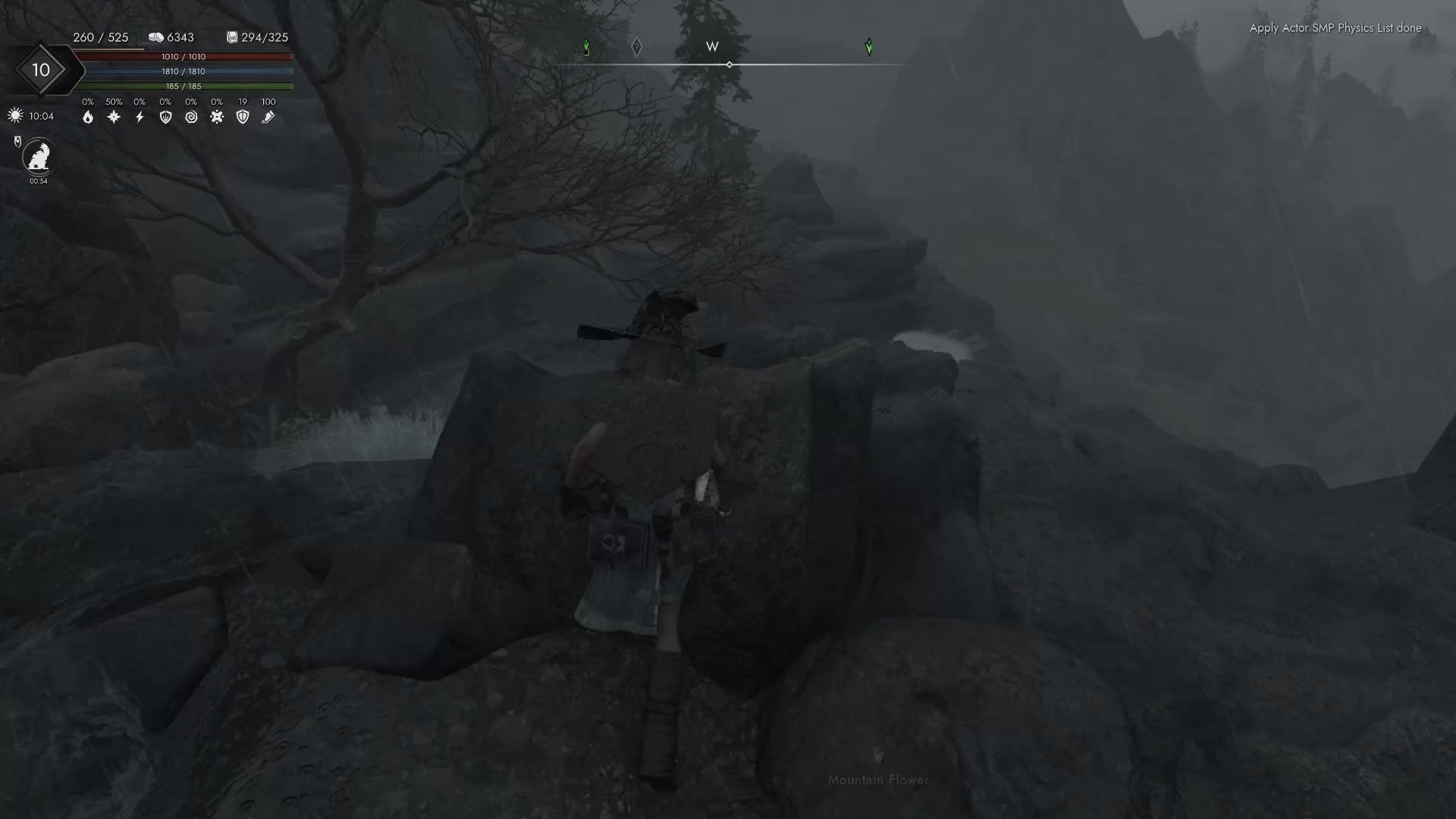Click the magic resistance shield icon
This screenshot has height=819, width=1456.
[165, 117]
